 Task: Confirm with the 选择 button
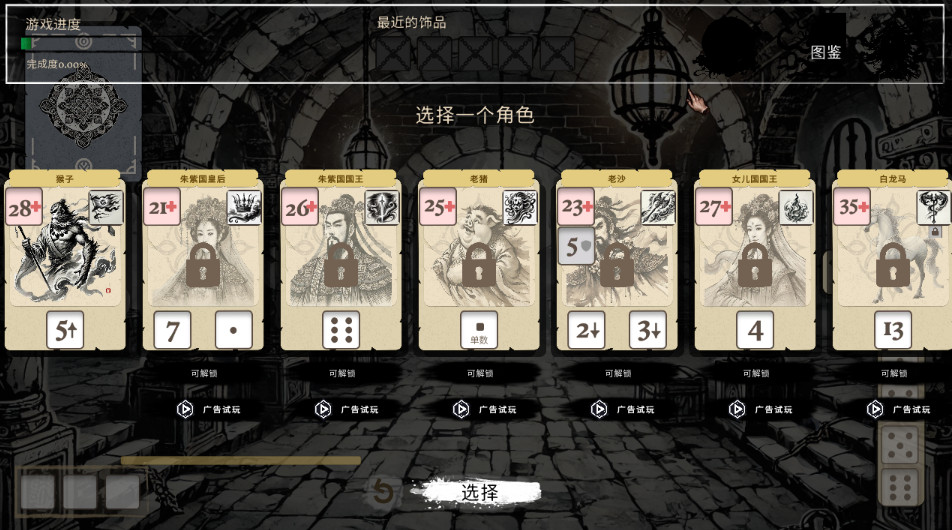click(480, 492)
